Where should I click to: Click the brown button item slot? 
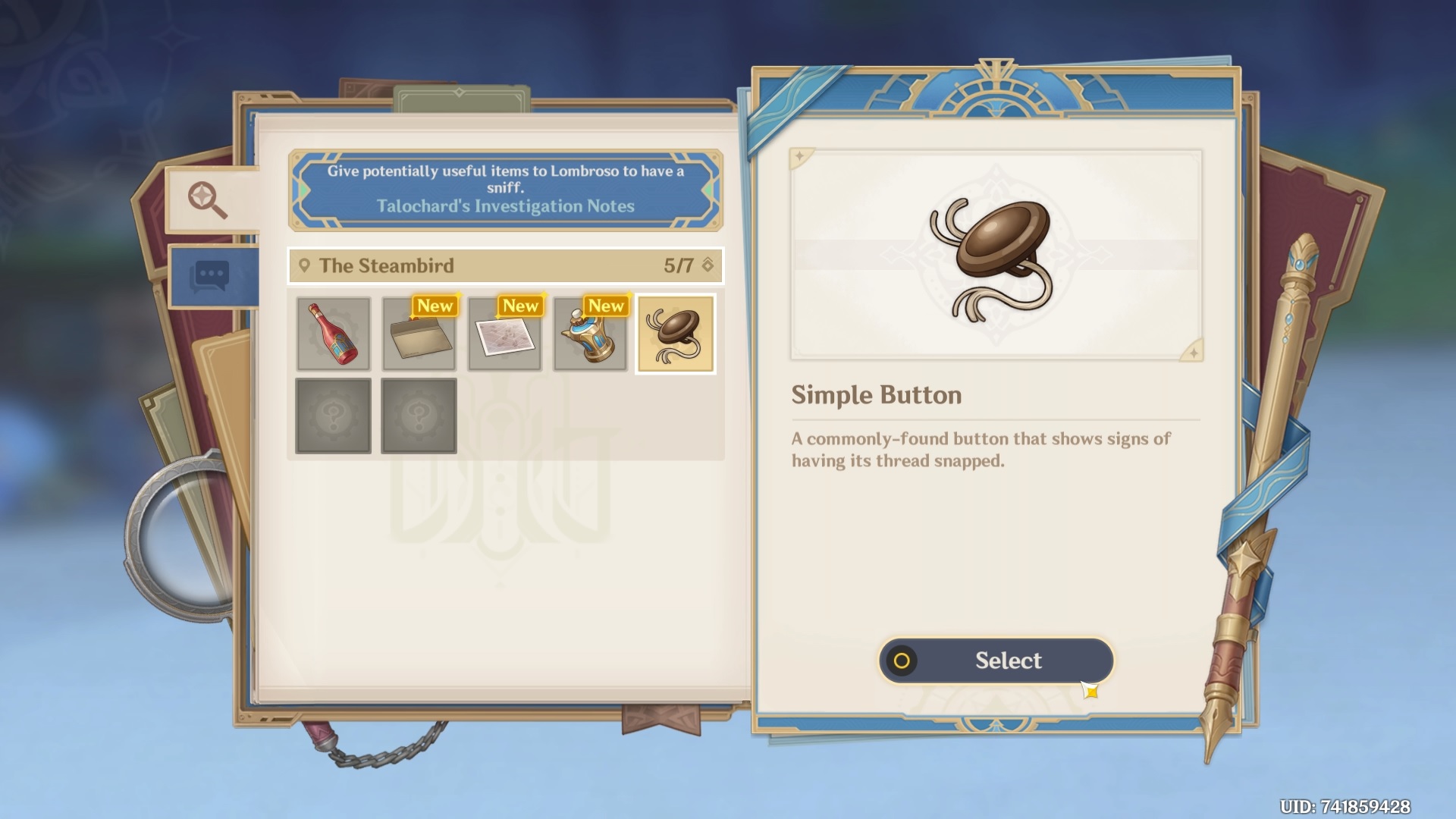[676, 334]
